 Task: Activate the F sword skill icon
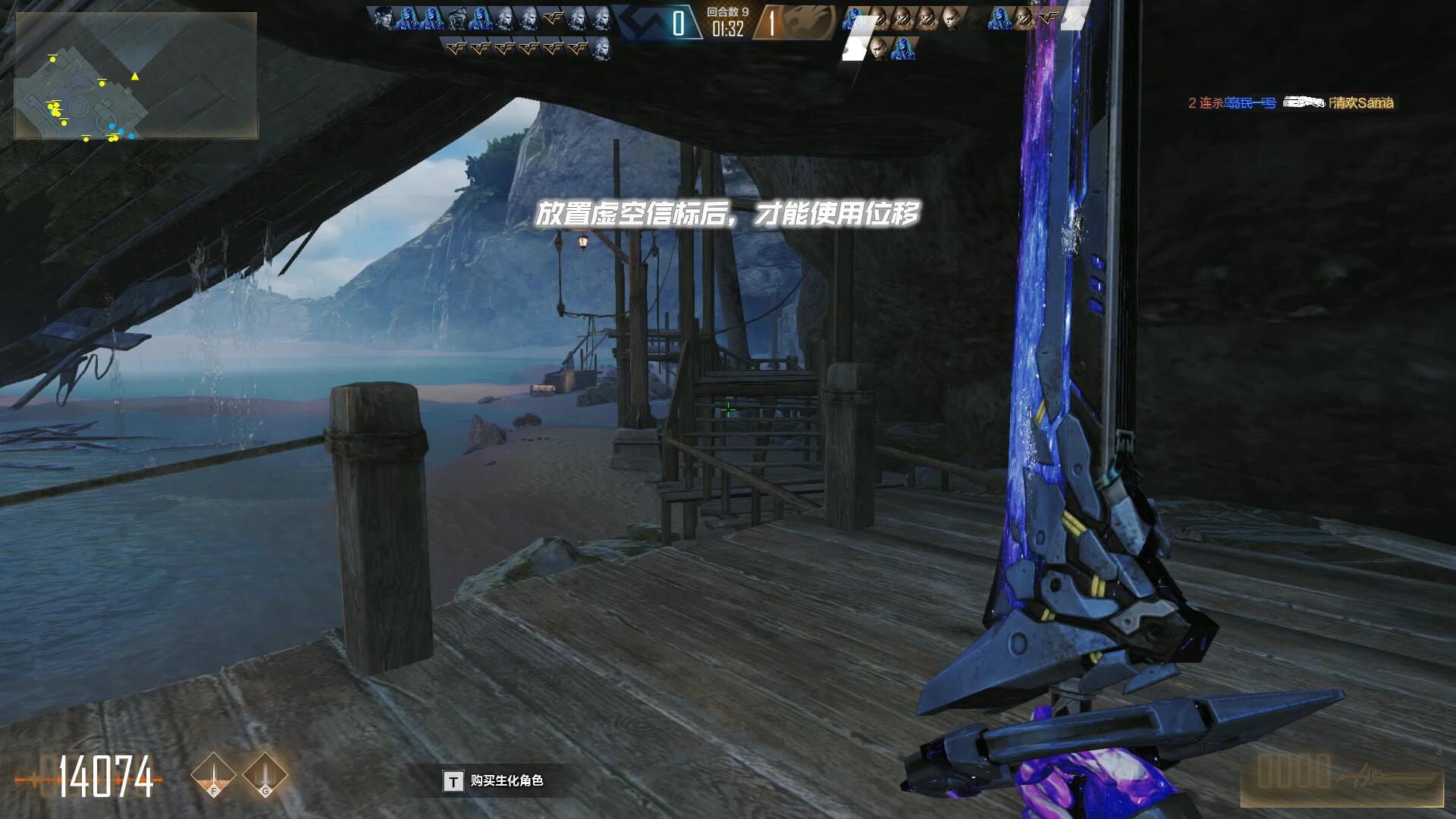click(213, 775)
